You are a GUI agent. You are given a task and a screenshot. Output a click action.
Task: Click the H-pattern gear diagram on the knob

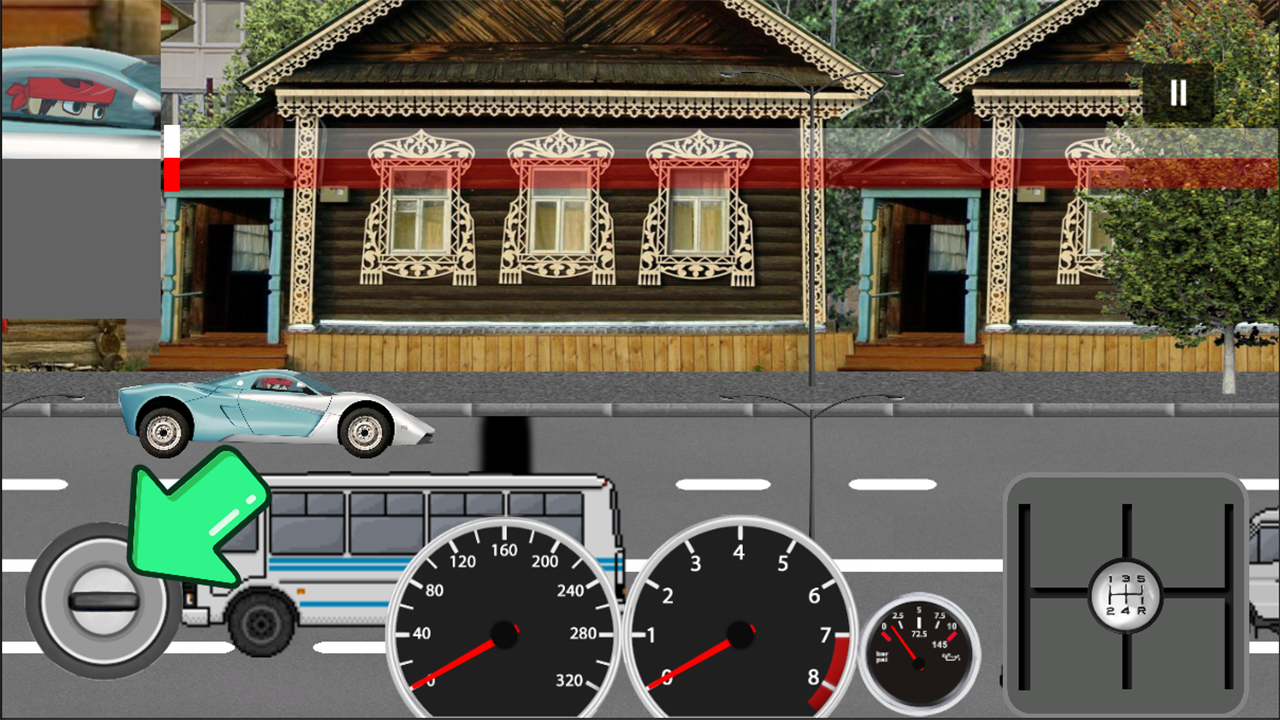[x=1125, y=595]
